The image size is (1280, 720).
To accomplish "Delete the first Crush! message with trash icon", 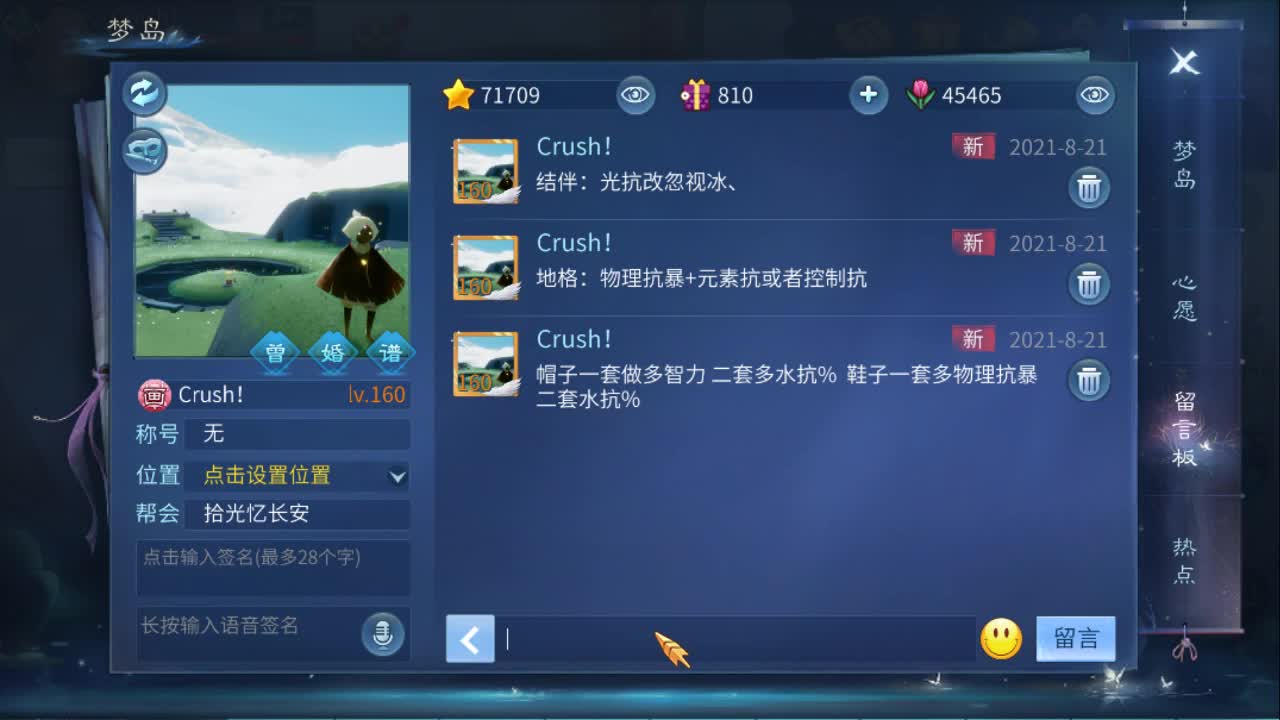I will (x=1090, y=188).
